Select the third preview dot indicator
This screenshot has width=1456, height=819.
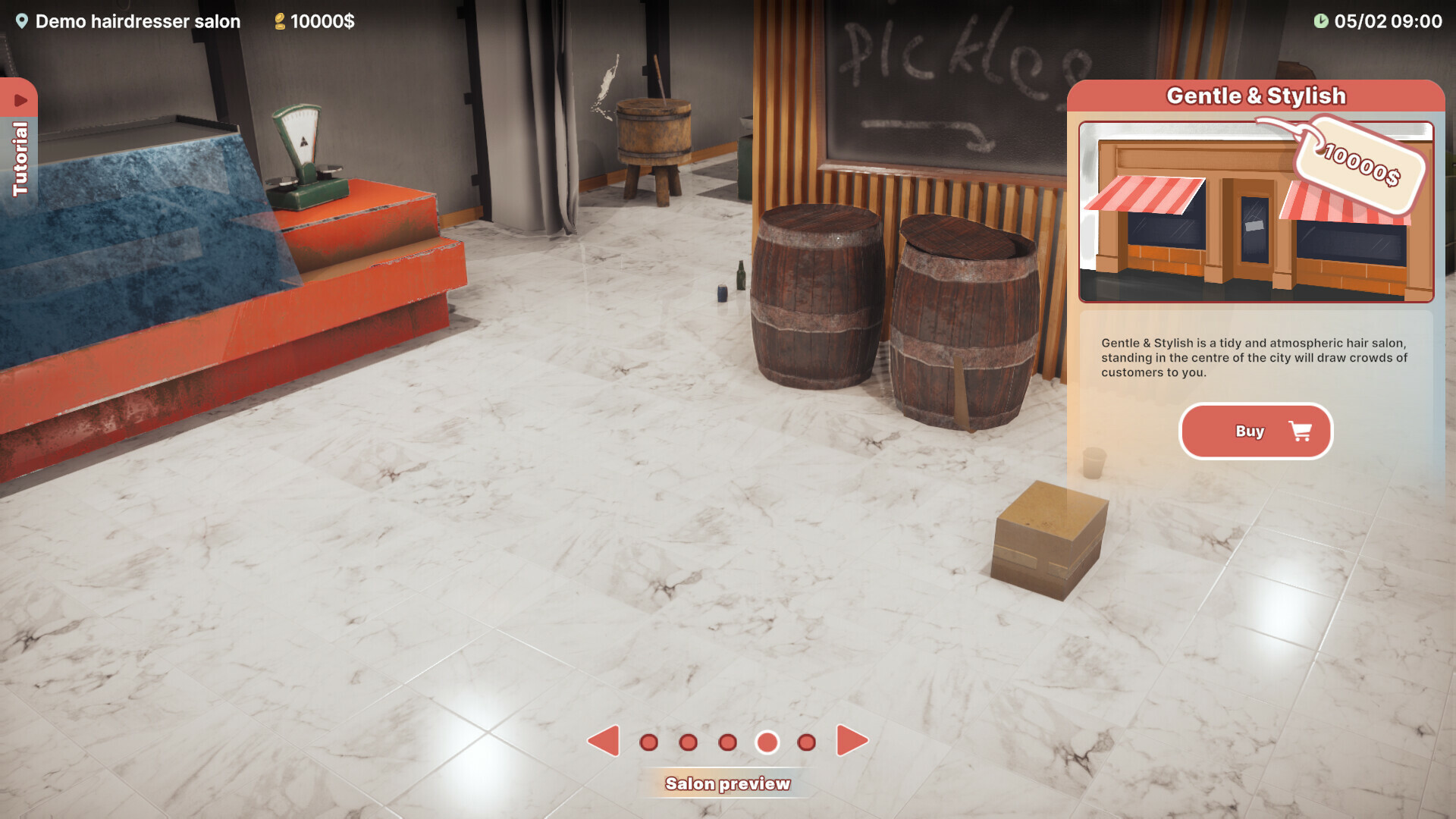click(727, 743)
